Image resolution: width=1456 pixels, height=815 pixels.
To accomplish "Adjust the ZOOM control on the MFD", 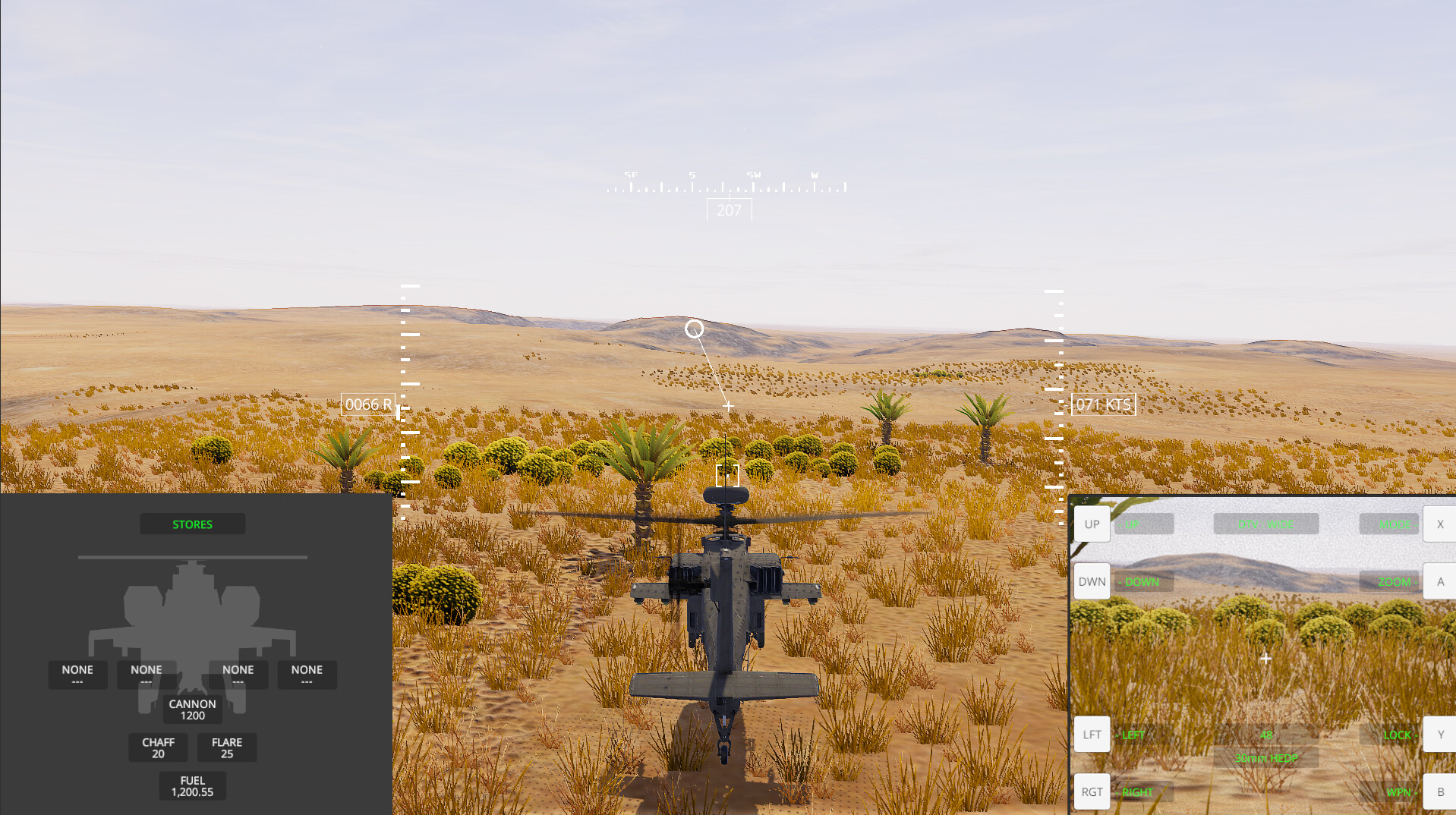I will pos(1397,581).
